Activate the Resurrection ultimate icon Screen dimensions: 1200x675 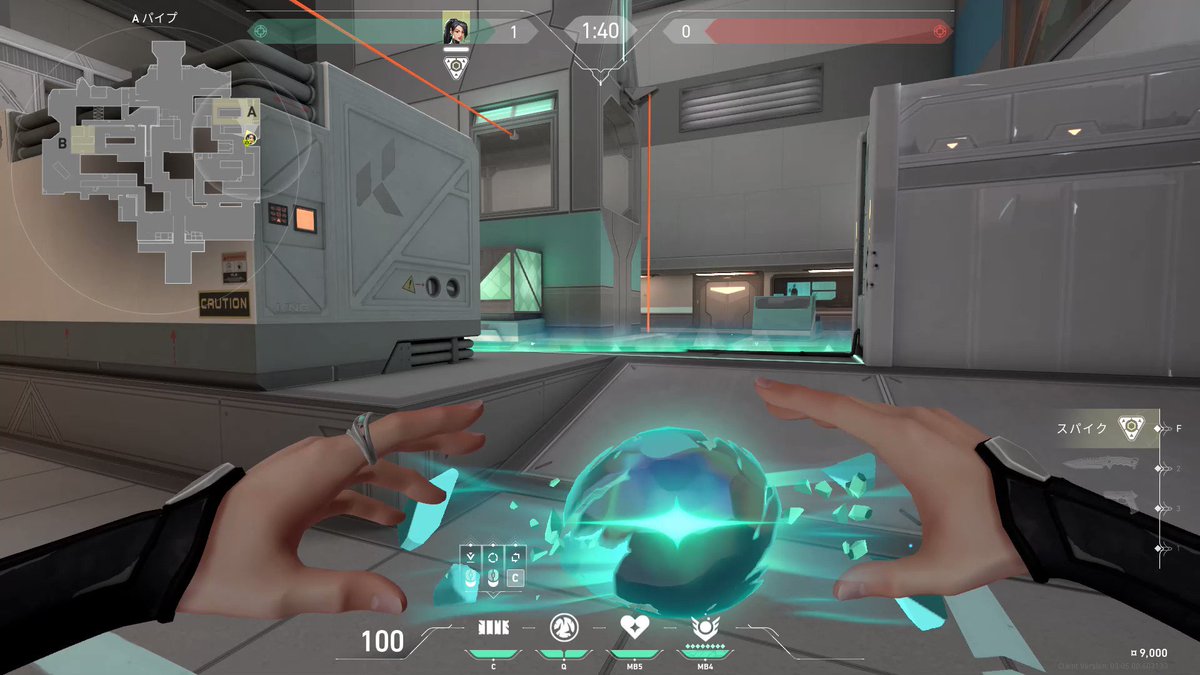pos(703,628)
